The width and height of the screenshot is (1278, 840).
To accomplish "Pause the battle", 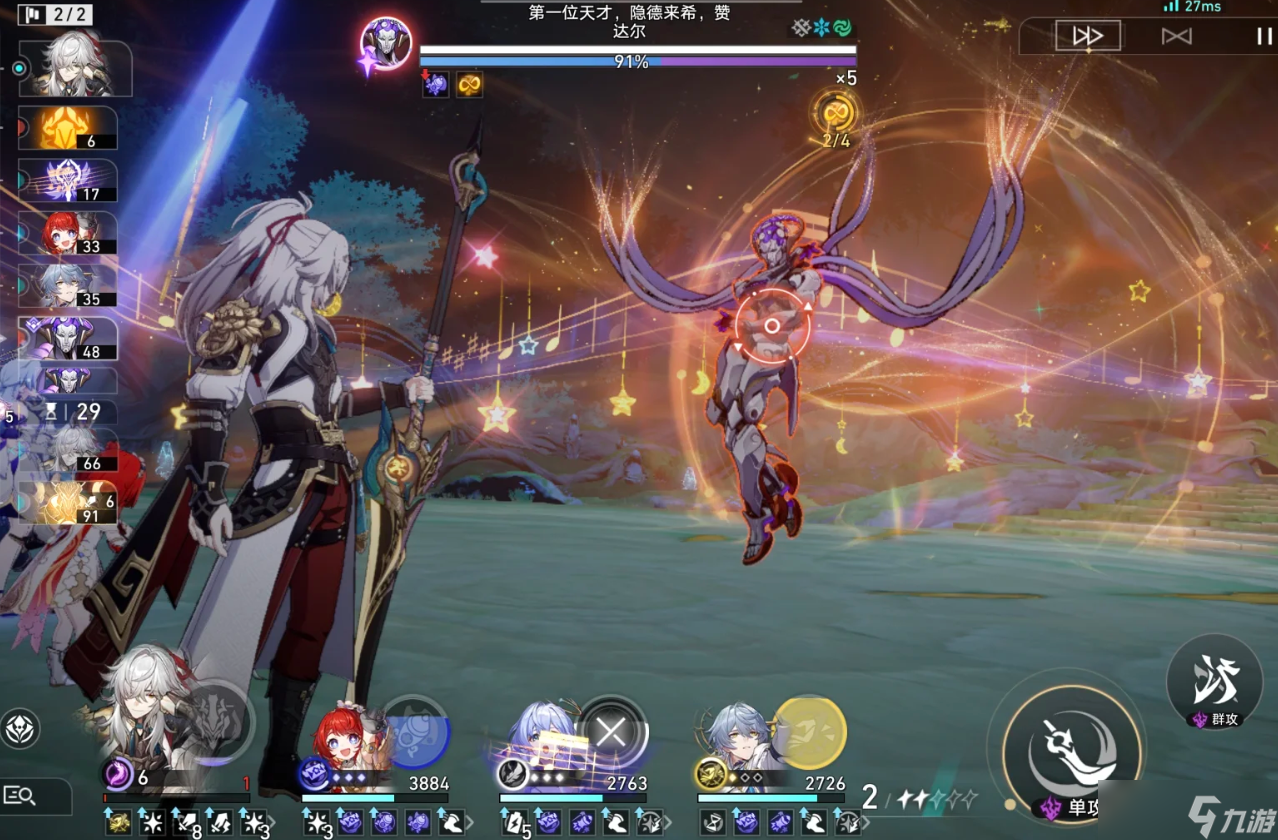I will point(1264,36).
